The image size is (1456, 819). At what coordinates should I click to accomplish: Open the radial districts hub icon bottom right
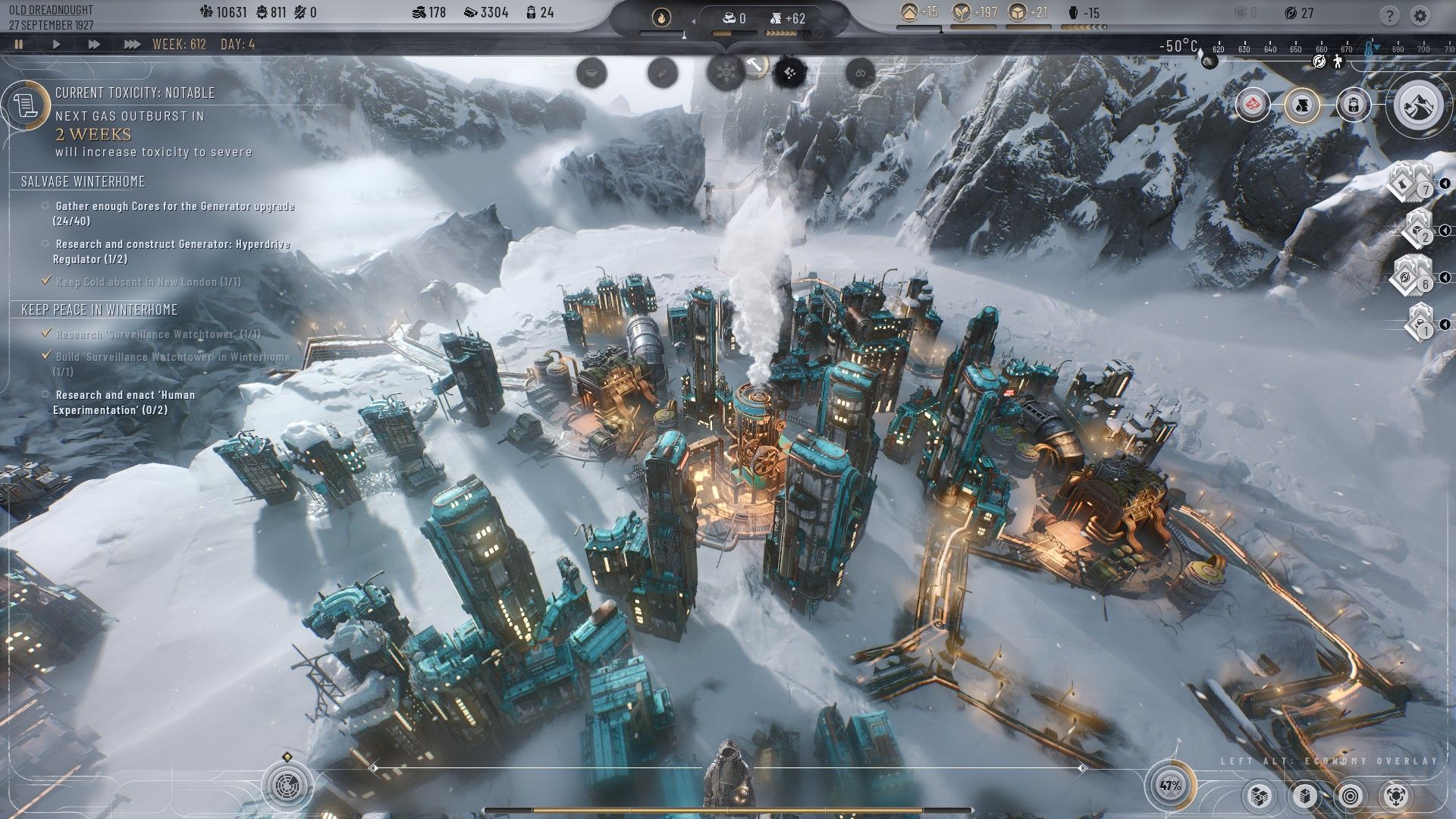(x=1397, y=796)
